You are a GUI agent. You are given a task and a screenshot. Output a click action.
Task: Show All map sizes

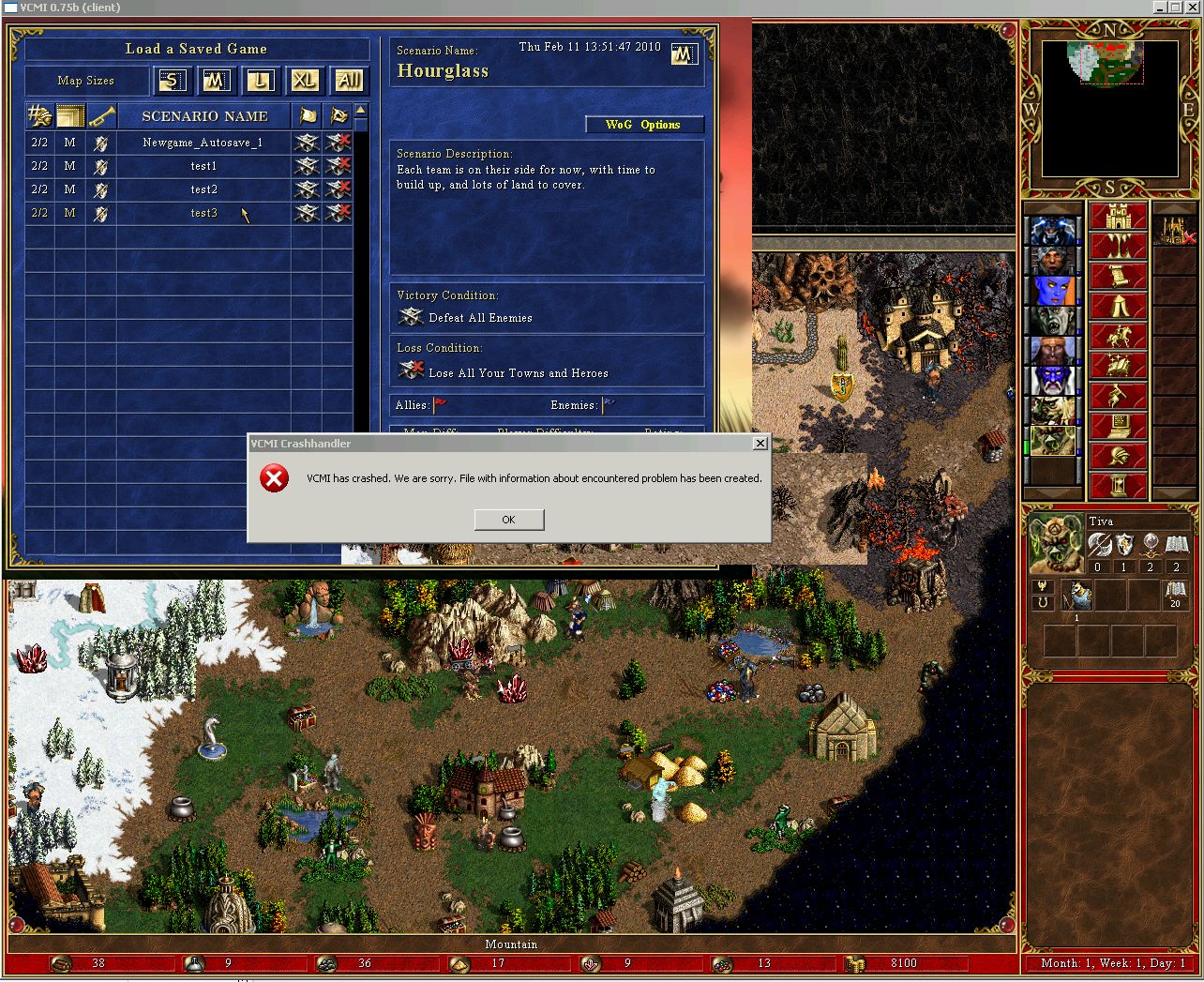pyautogui.click(x=349, y=81)
